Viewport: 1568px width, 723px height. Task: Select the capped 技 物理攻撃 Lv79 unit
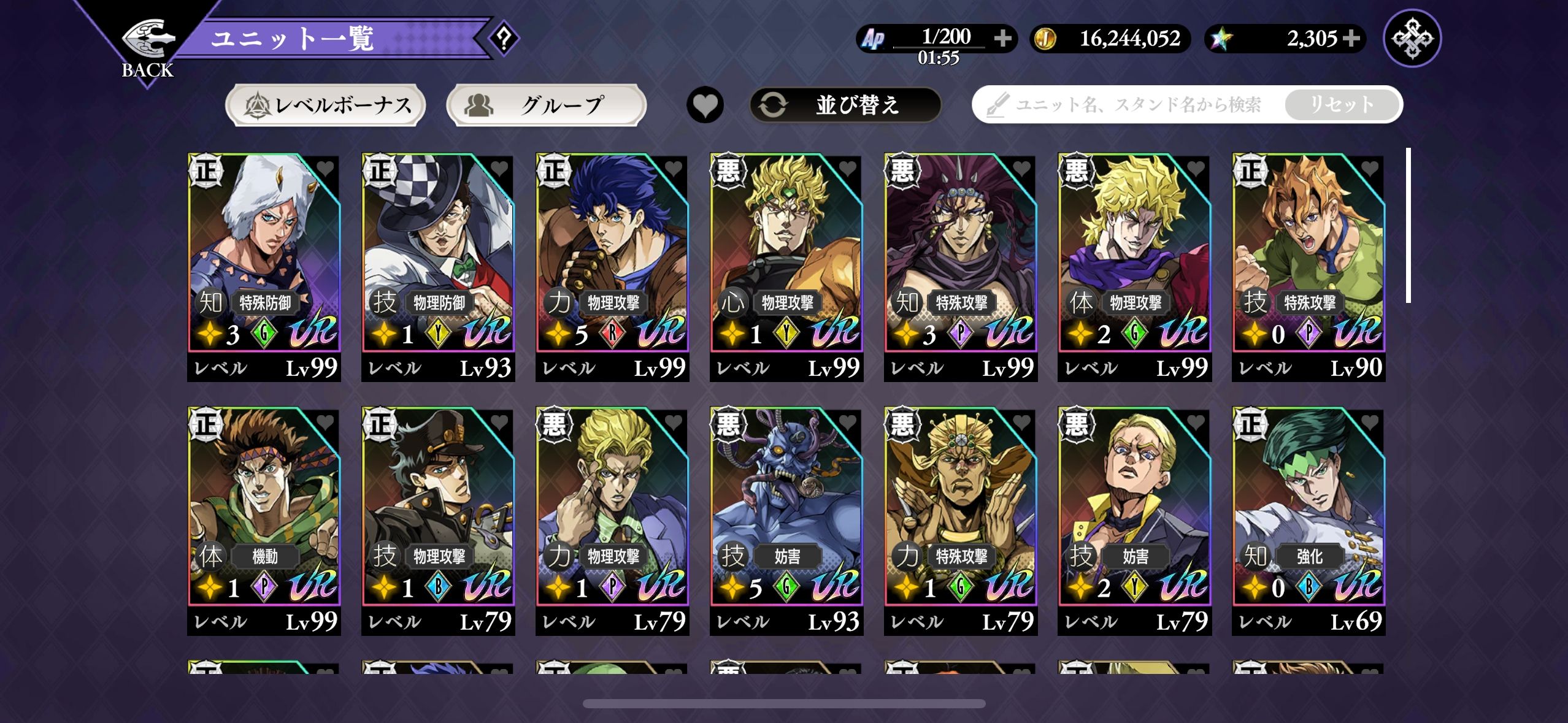tap(438, 512)
